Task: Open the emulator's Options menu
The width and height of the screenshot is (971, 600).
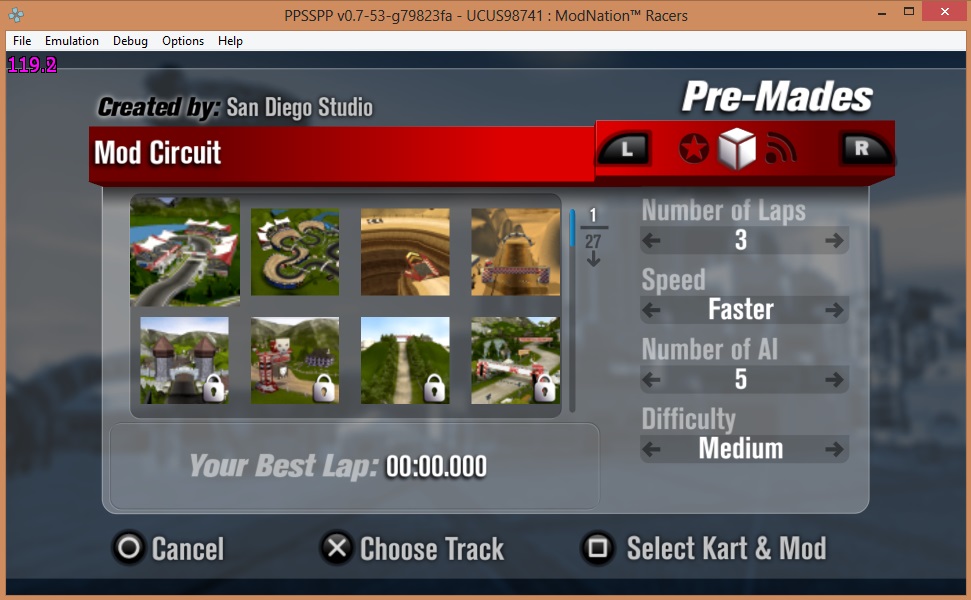Action: (183, 41)
